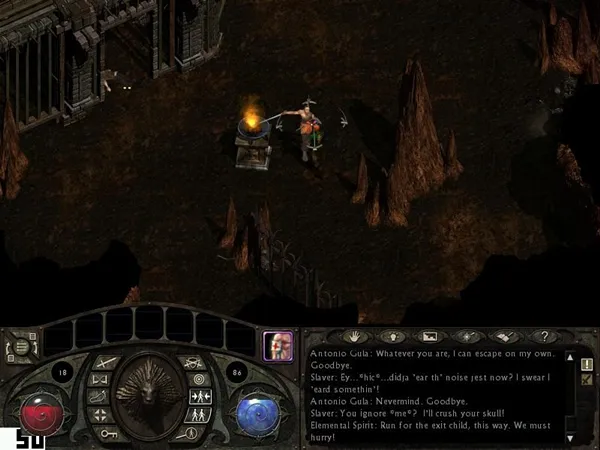Open the question mark help button
Screen dimensions: 600x450
[544, 337]
